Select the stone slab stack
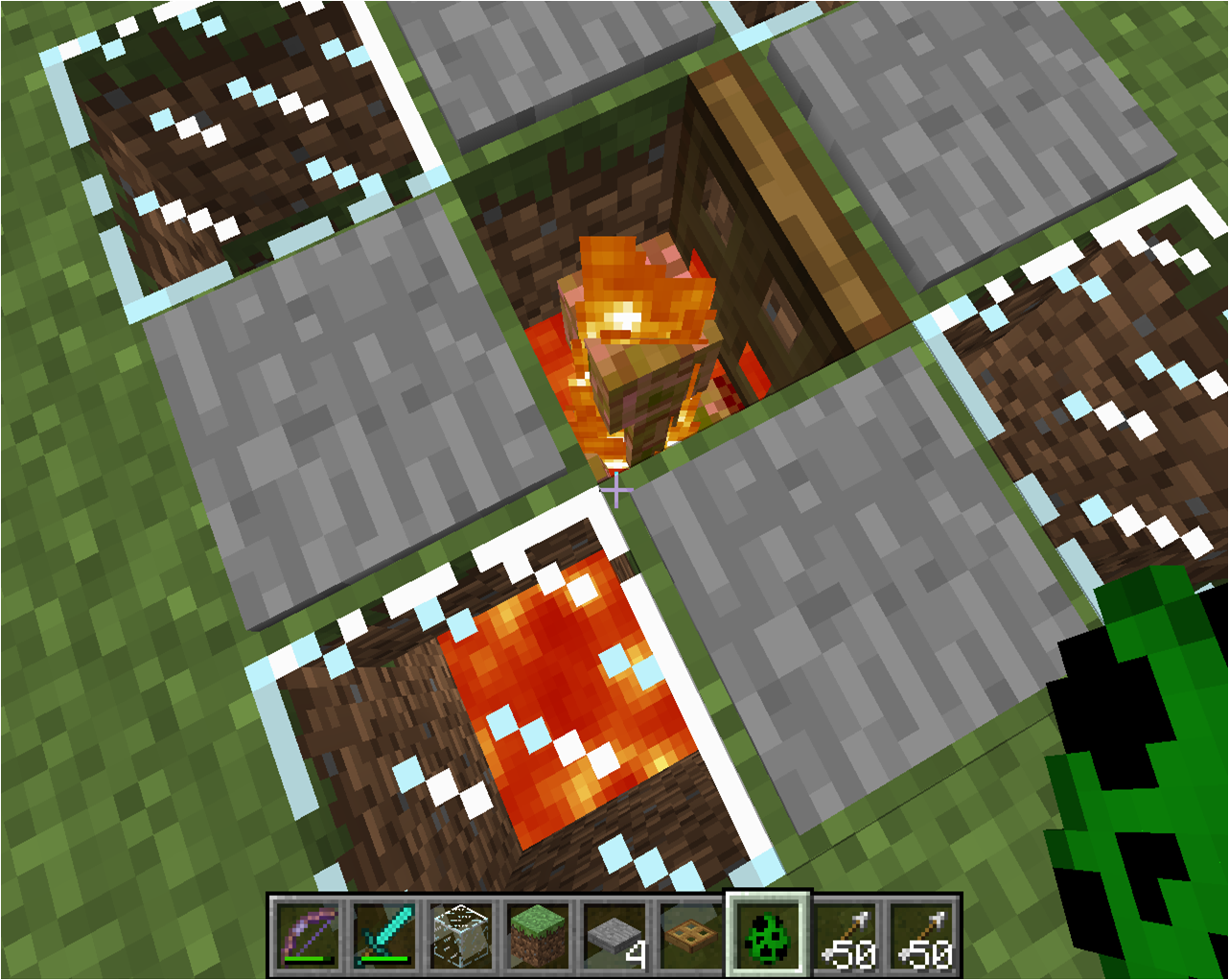1229x980 pixels. click(x=614, y=935)
